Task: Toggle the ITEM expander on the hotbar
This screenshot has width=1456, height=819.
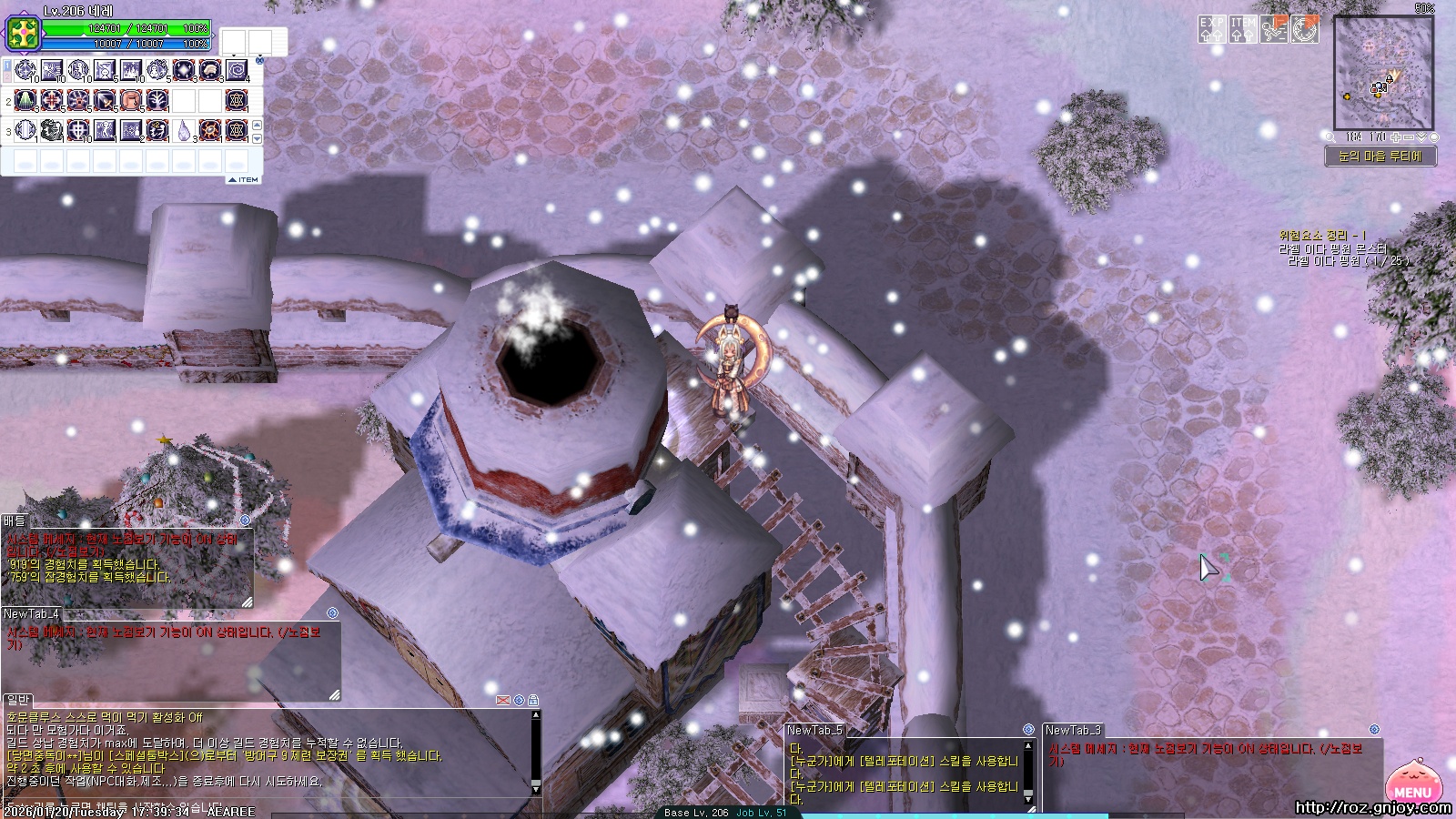Action: point(244,180)
